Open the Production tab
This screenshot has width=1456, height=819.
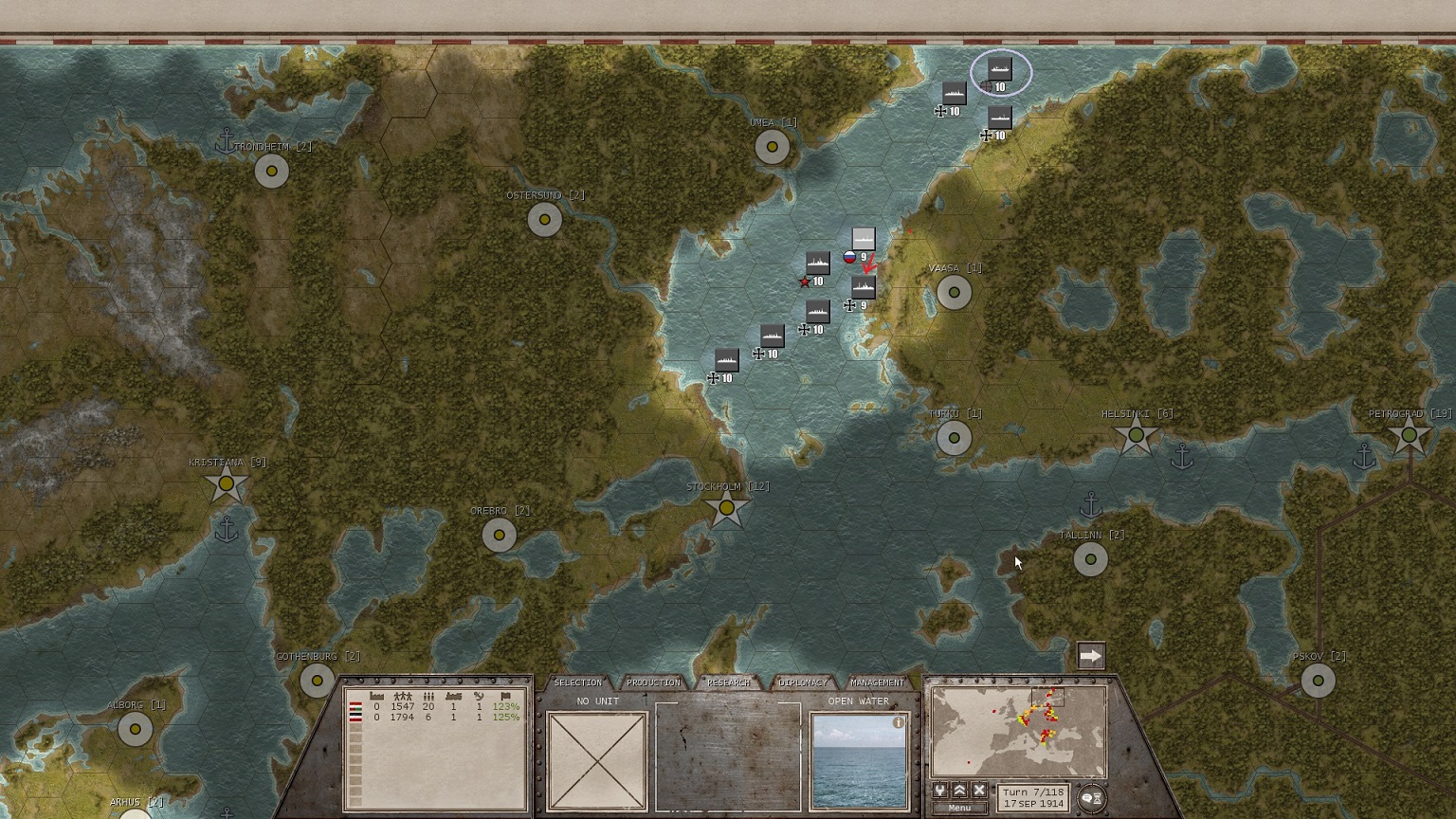pyautogui.click(x=653, y=682)
